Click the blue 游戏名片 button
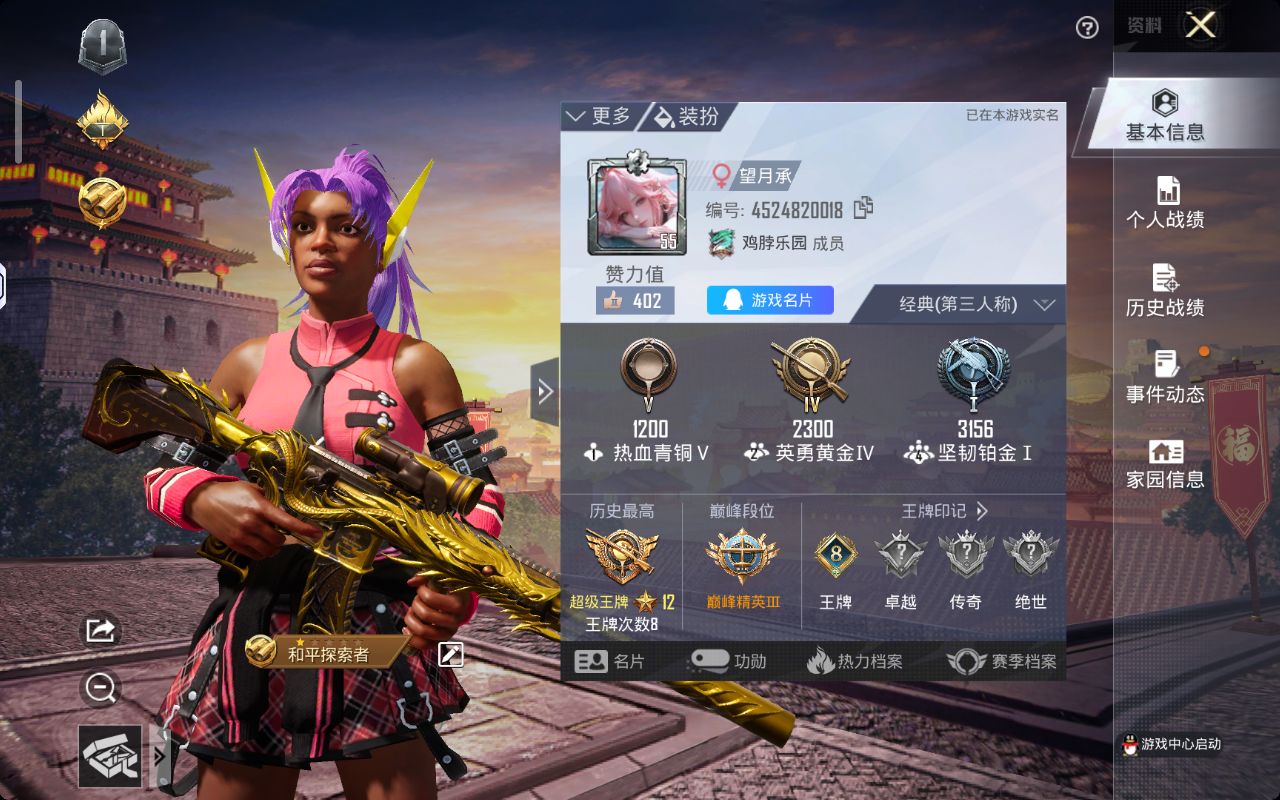 click(x=769, y=300)
